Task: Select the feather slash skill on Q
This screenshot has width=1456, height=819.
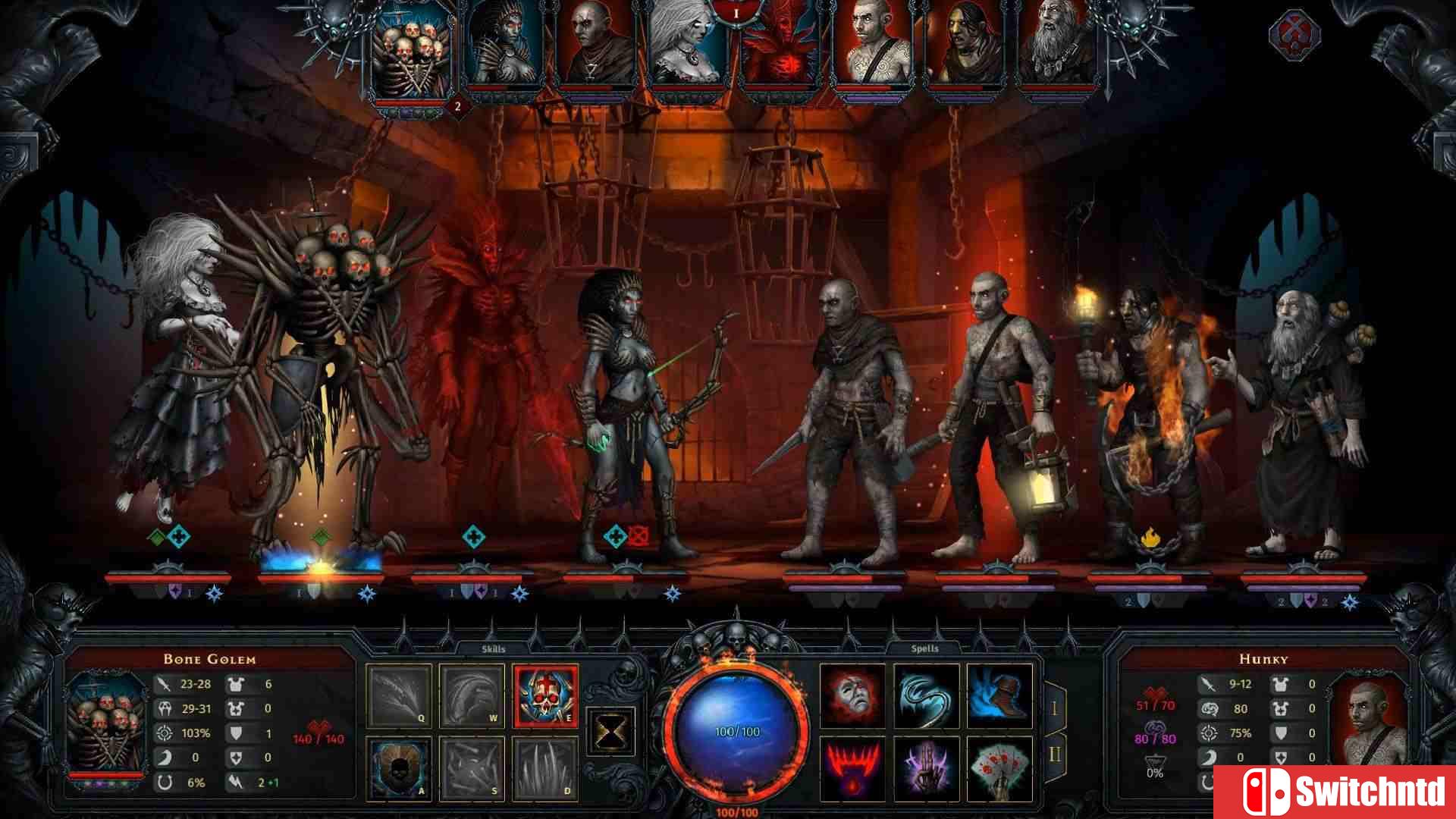Action: tap(399, 695)
